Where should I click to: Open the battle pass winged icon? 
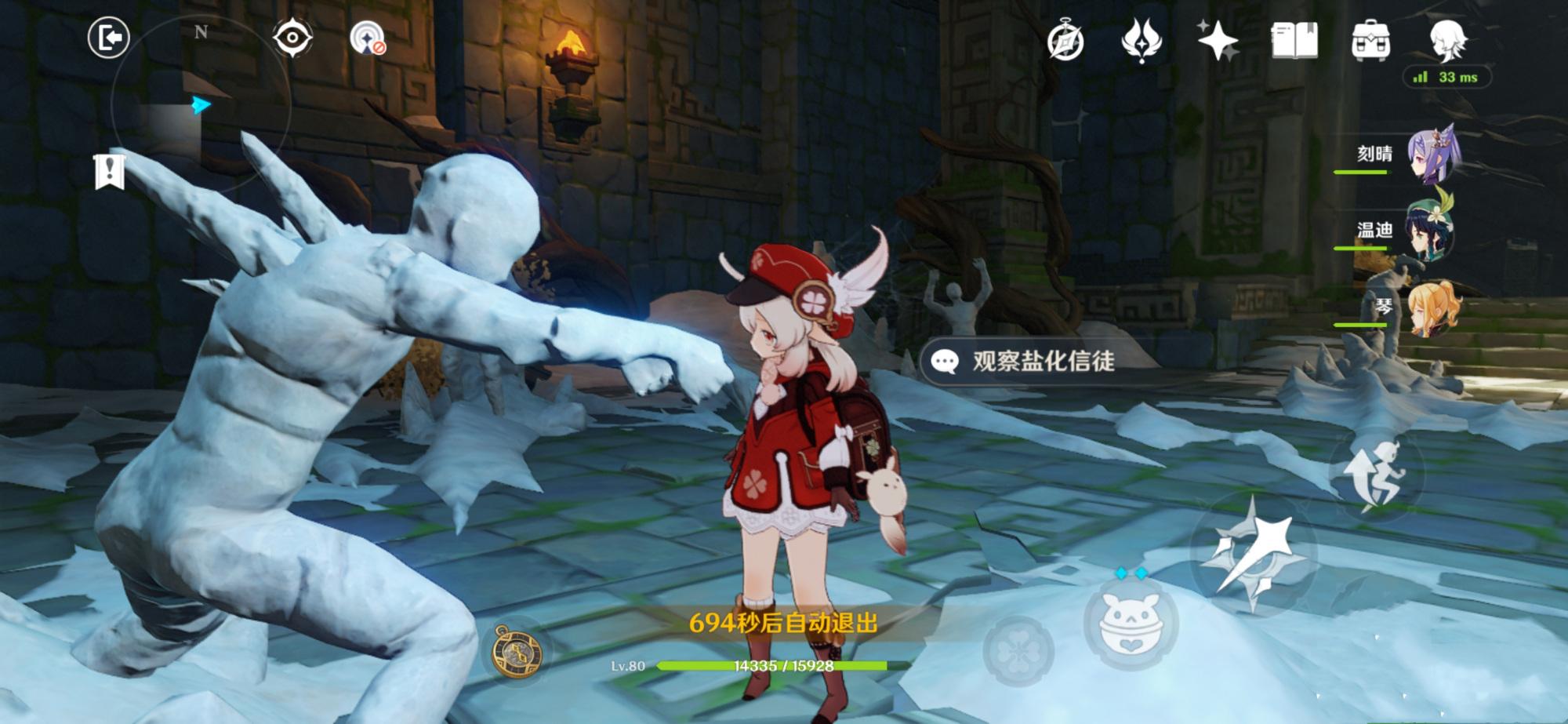1142,41
